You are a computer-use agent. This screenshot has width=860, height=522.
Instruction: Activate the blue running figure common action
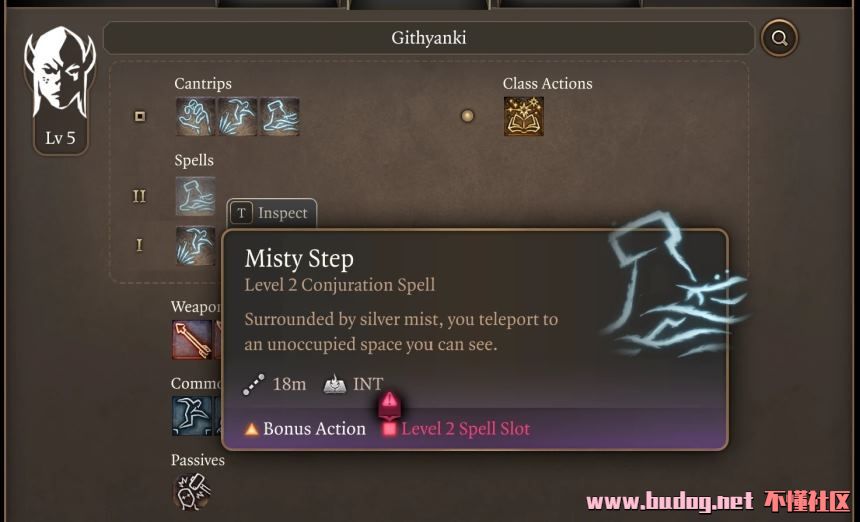point(191,416)
